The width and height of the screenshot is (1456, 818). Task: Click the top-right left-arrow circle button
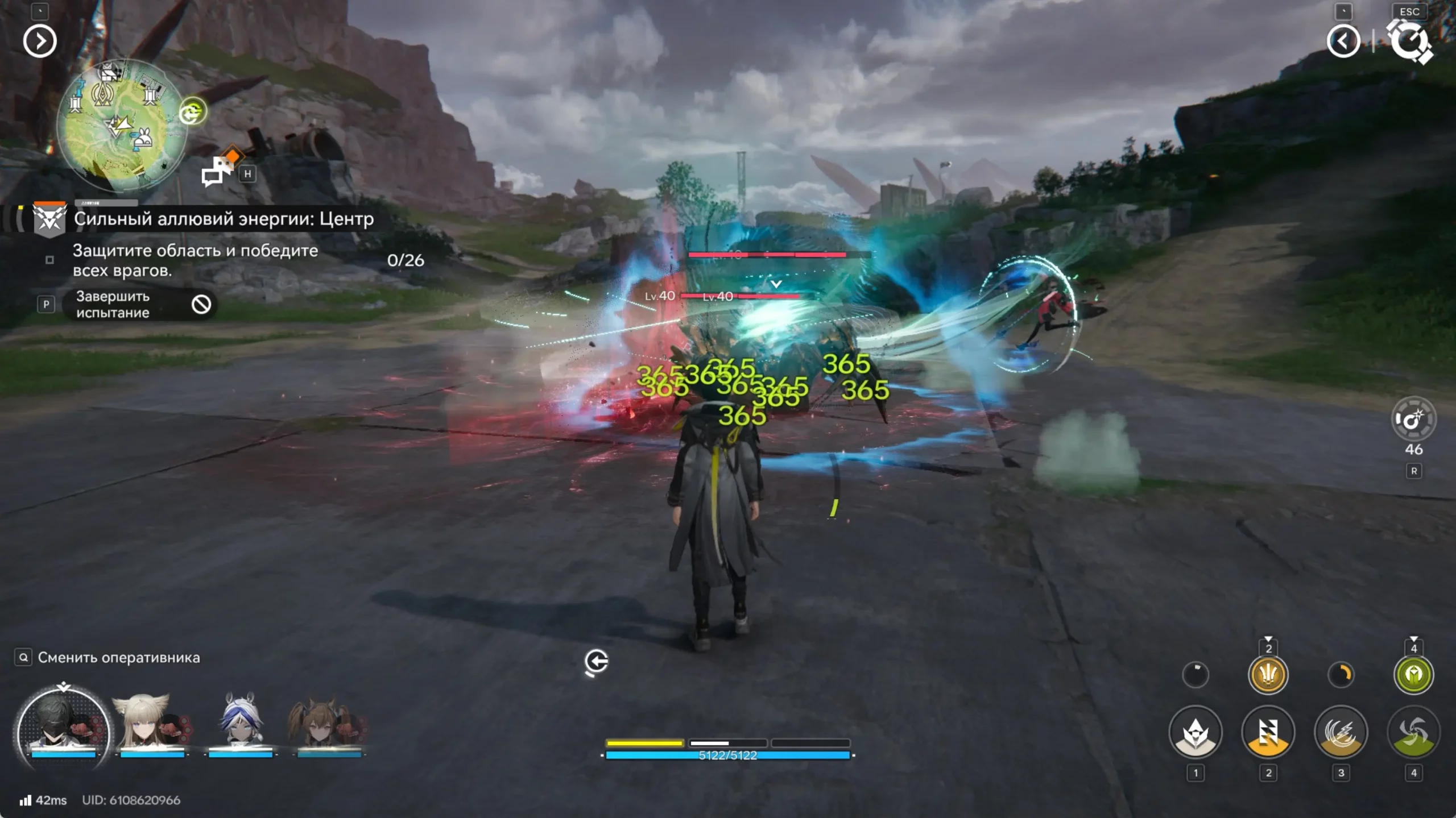[1343, 41]
